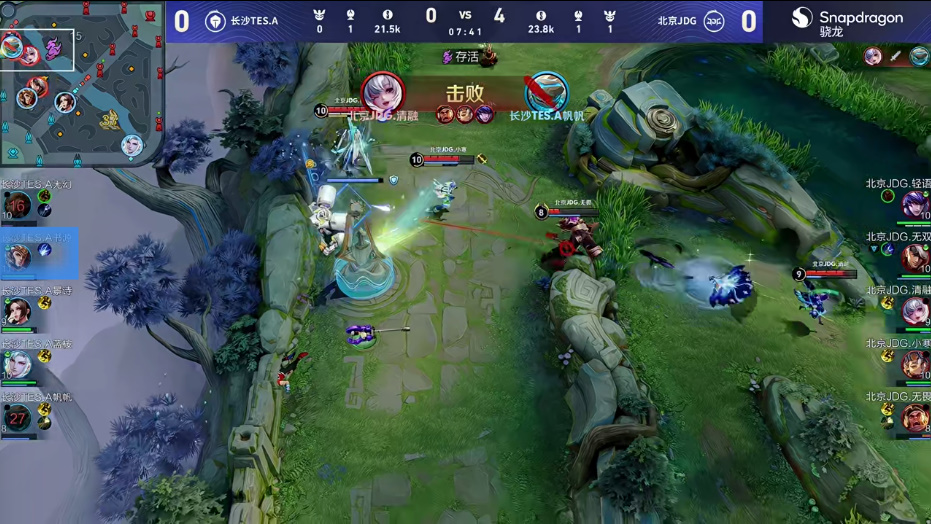Viewport: 931px width, 524px height.
Task: Select the dark-haired TES.A hero portrait
Action: tap(17, 311)
